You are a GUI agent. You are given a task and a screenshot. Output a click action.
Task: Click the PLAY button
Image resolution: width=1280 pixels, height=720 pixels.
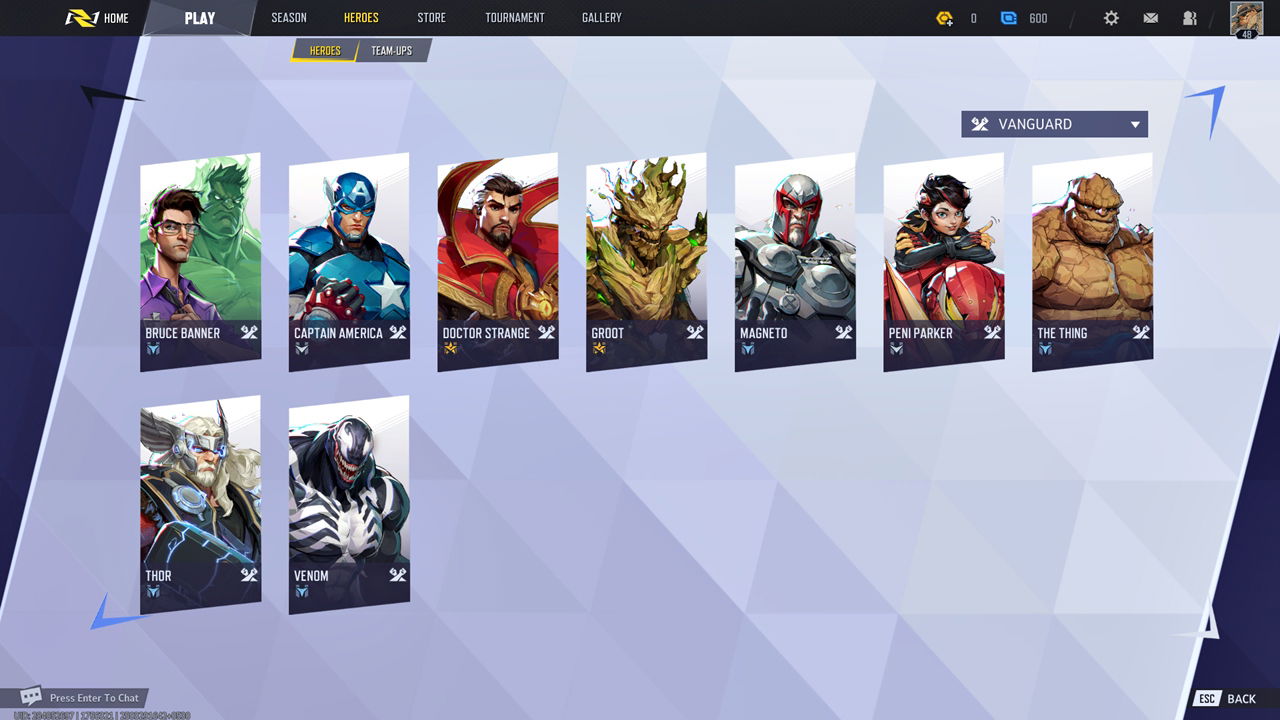(199, 17)
